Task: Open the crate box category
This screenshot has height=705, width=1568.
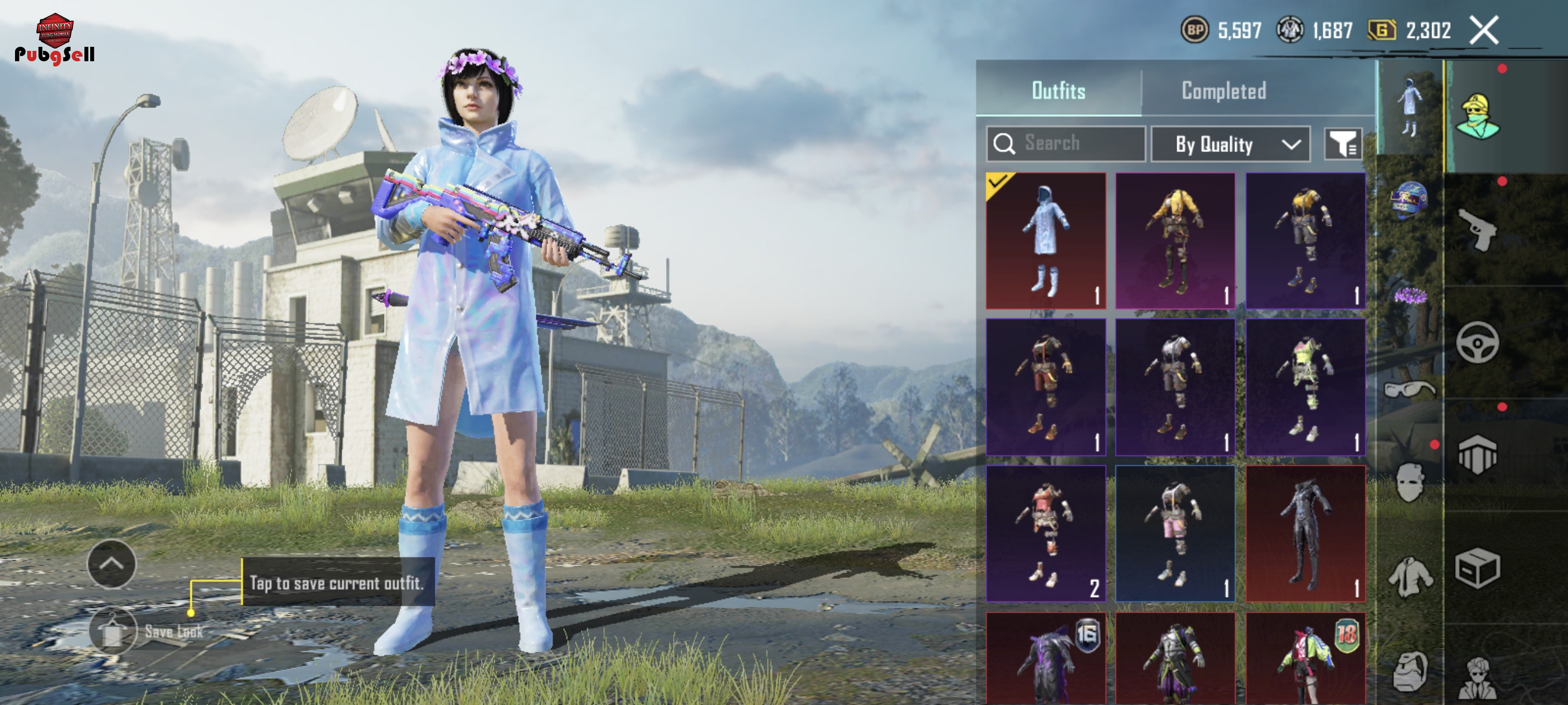Action: point(1478,568)
